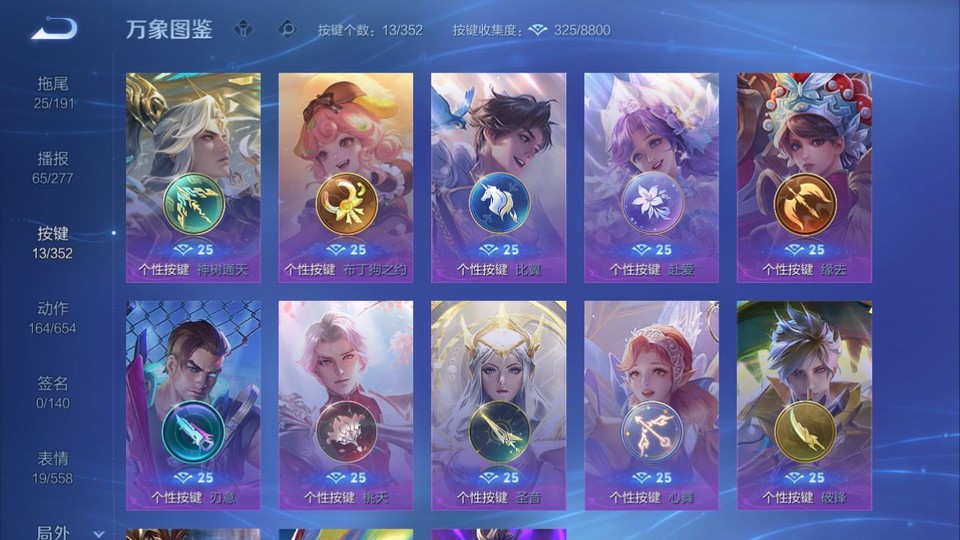Click the search magnifier icon beside 万象图鉴
Screen dimensions: 960x540
(287, 29)
